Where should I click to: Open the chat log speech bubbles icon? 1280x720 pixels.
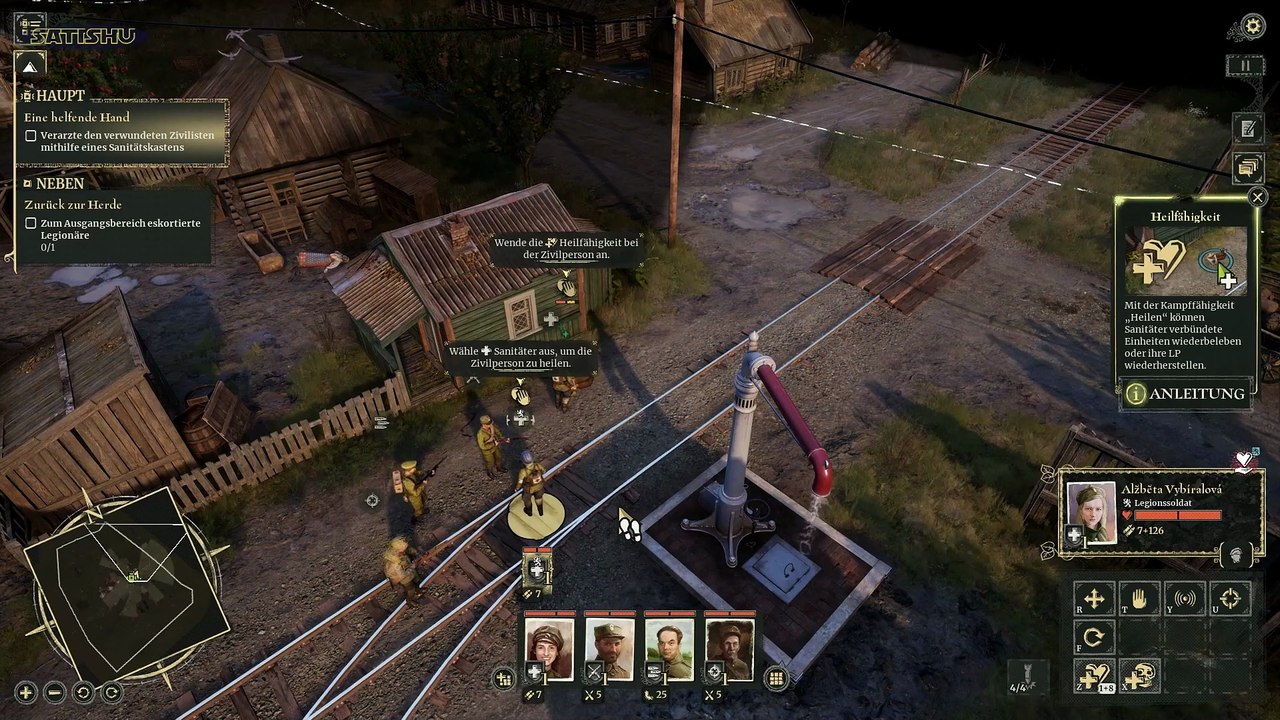coord(1247,167)
